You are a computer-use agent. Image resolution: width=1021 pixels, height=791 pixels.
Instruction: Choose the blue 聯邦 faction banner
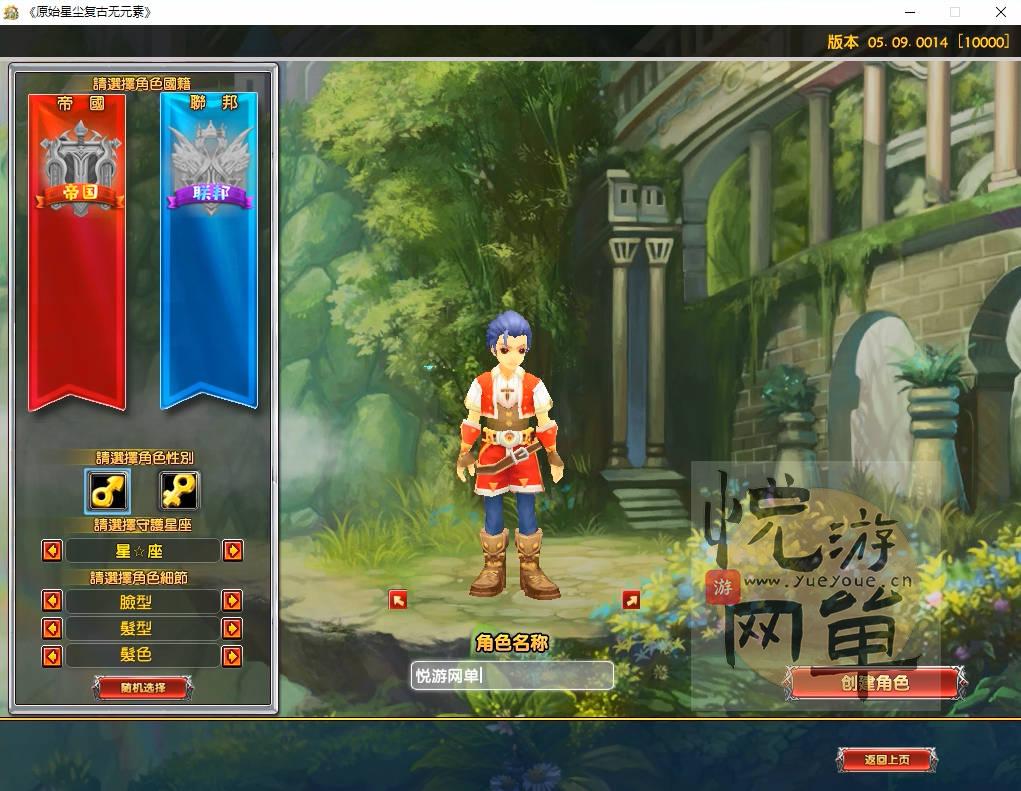point(209,250)
